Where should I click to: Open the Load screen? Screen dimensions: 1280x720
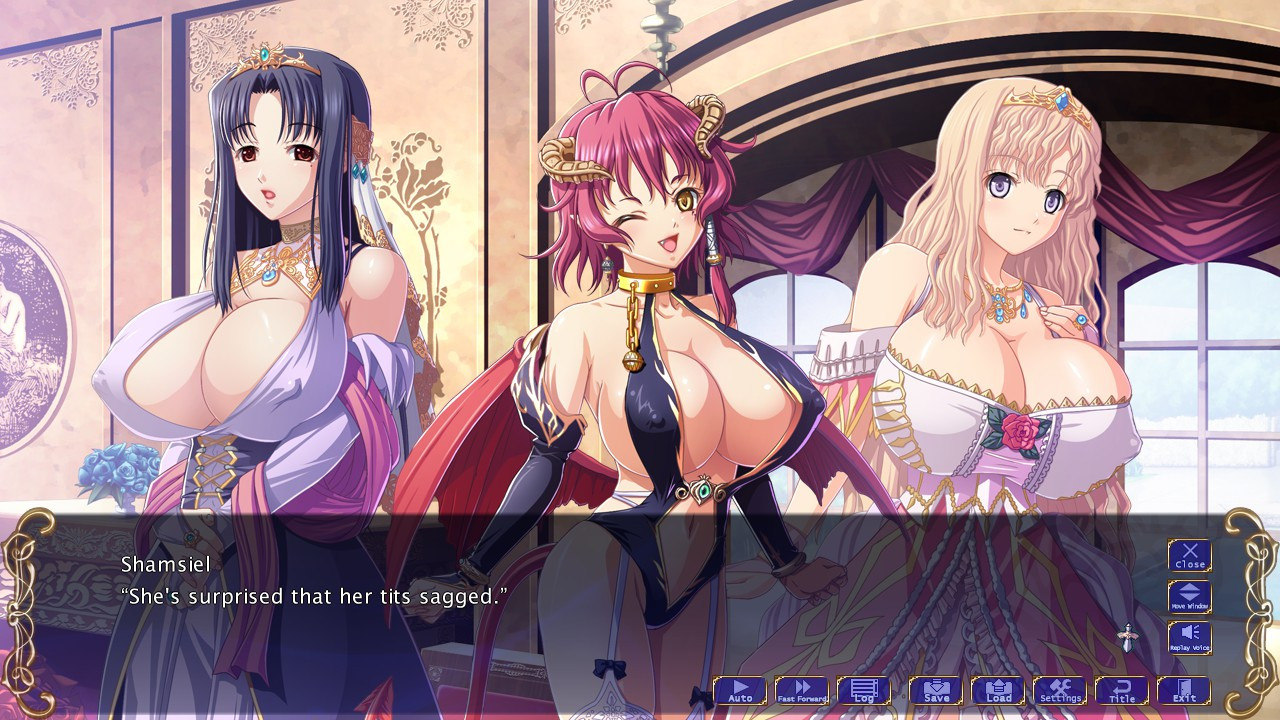[1000, 690]
